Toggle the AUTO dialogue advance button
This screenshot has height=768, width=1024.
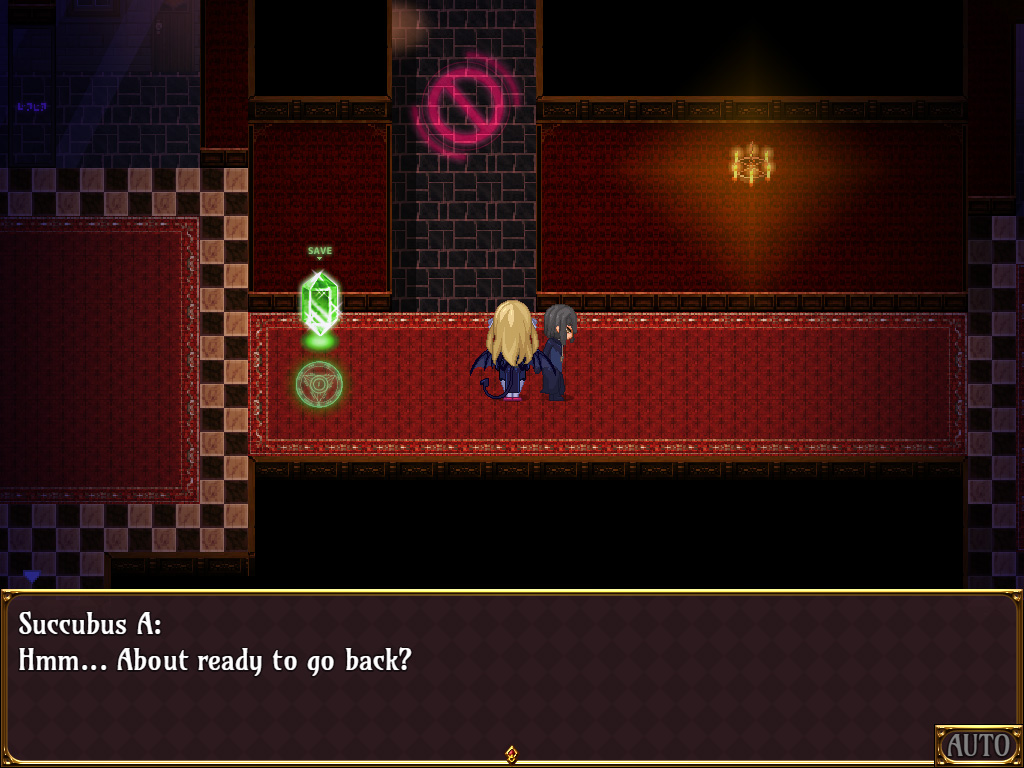point(977,745)
